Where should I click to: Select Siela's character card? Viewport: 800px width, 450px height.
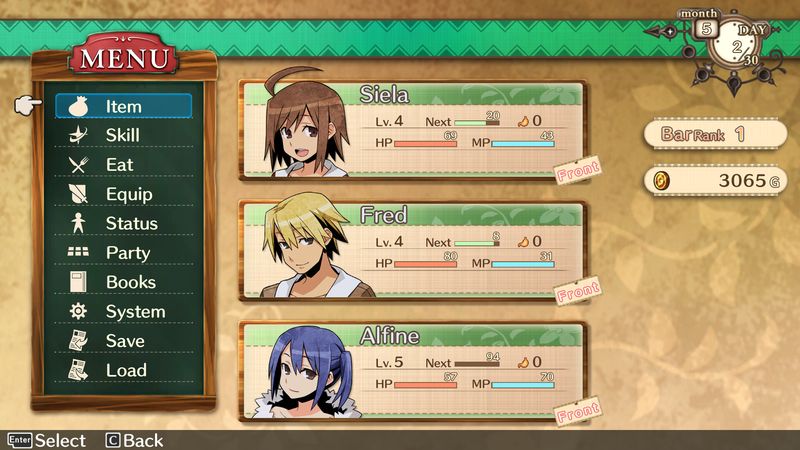(x=413, y=131)
